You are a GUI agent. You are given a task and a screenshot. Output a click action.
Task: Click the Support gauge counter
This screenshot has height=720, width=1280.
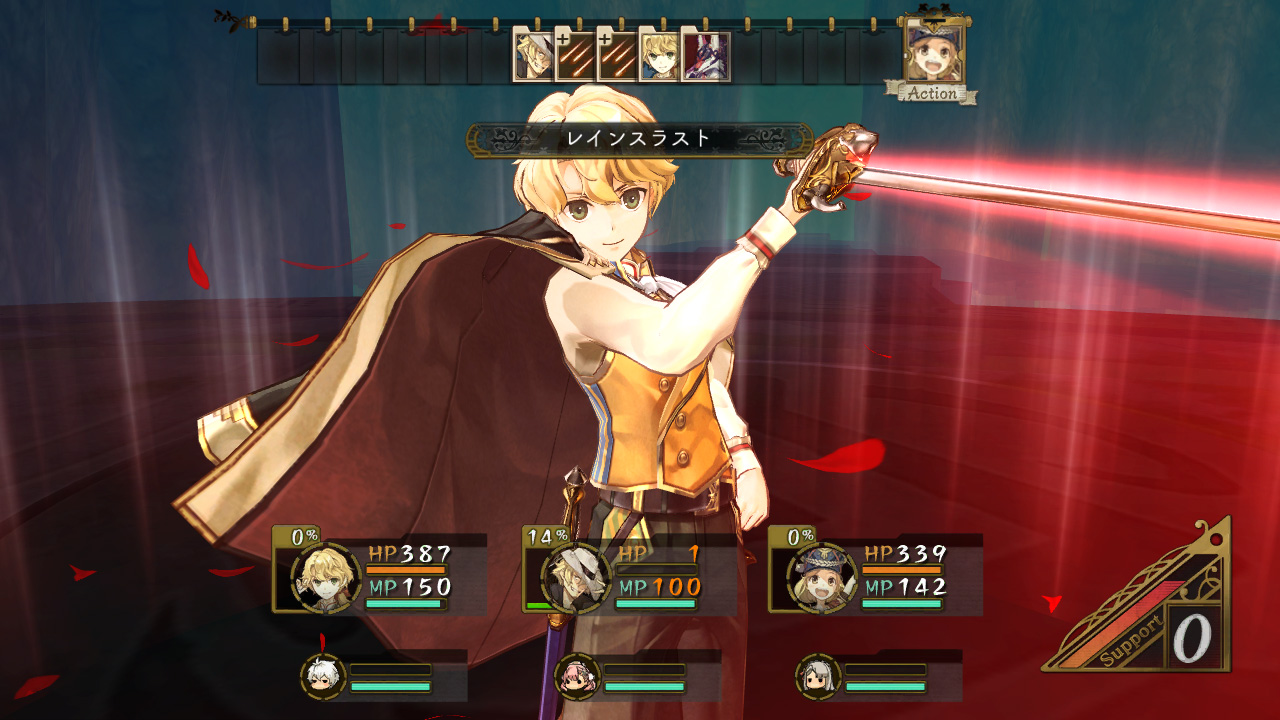point(1192,638)
